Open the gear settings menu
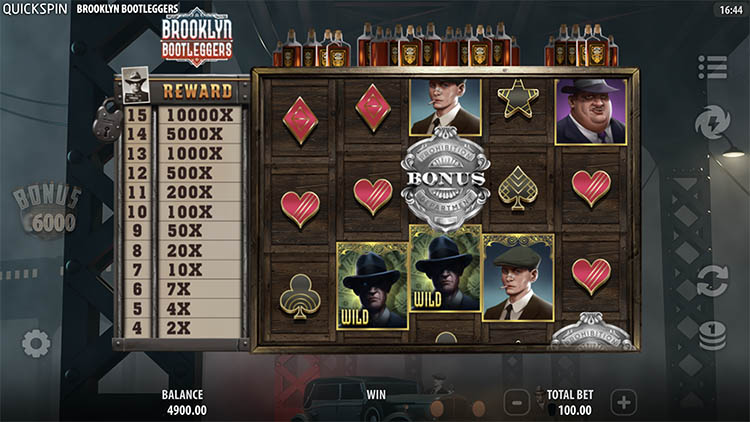The width and height of the screenshot is (750, 422). tap(36, 344)
